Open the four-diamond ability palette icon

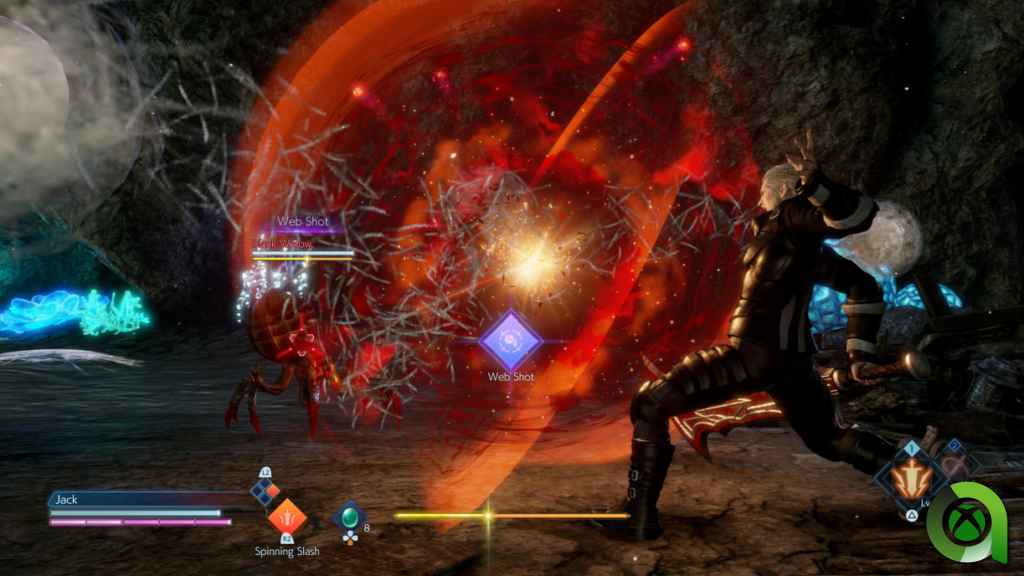(x=265, y=490)
